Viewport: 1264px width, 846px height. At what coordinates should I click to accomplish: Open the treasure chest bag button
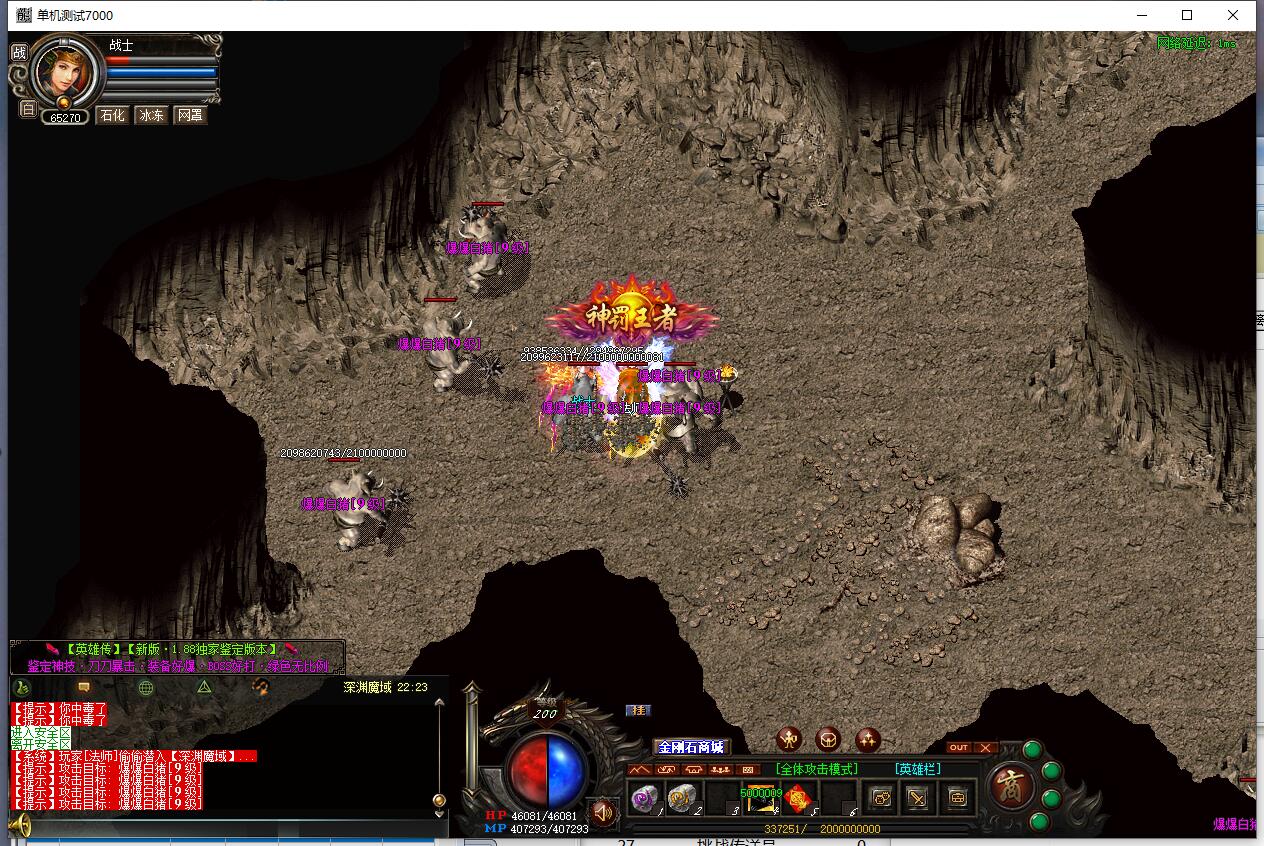point(957,798)
